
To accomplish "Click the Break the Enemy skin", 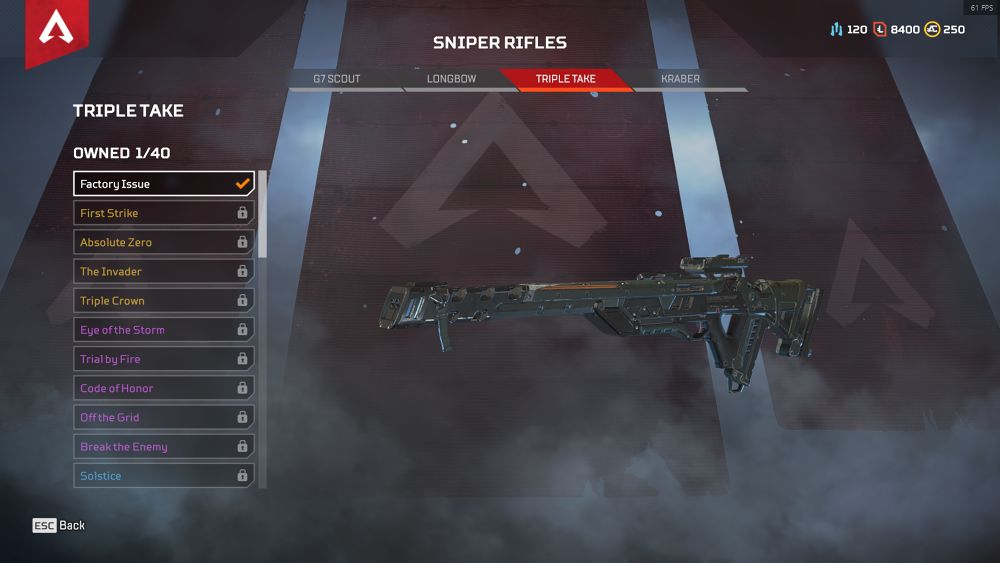I will pyautogui.click(x=164, y=447).
